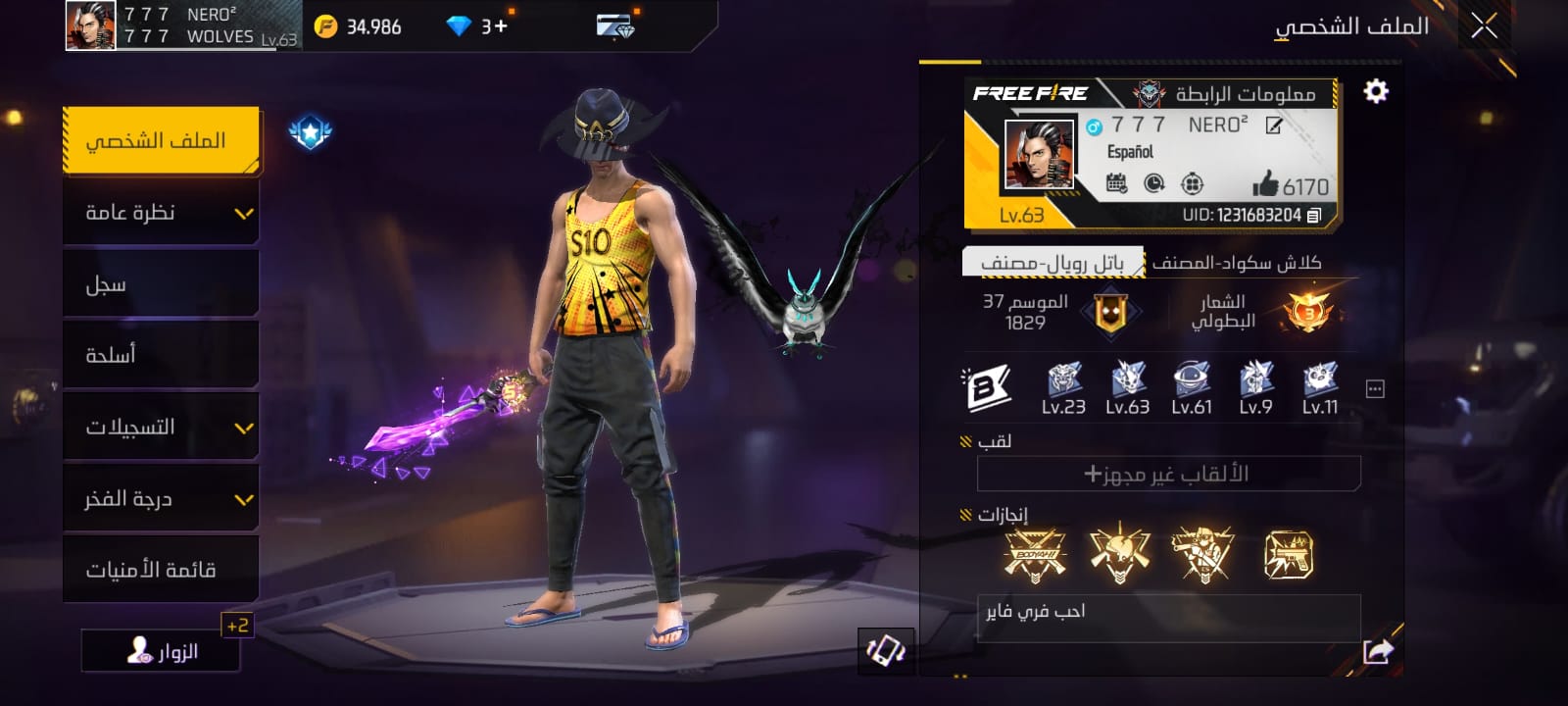
Task: Click the thumbs-up likes button
Action: tap(1266, 184)
